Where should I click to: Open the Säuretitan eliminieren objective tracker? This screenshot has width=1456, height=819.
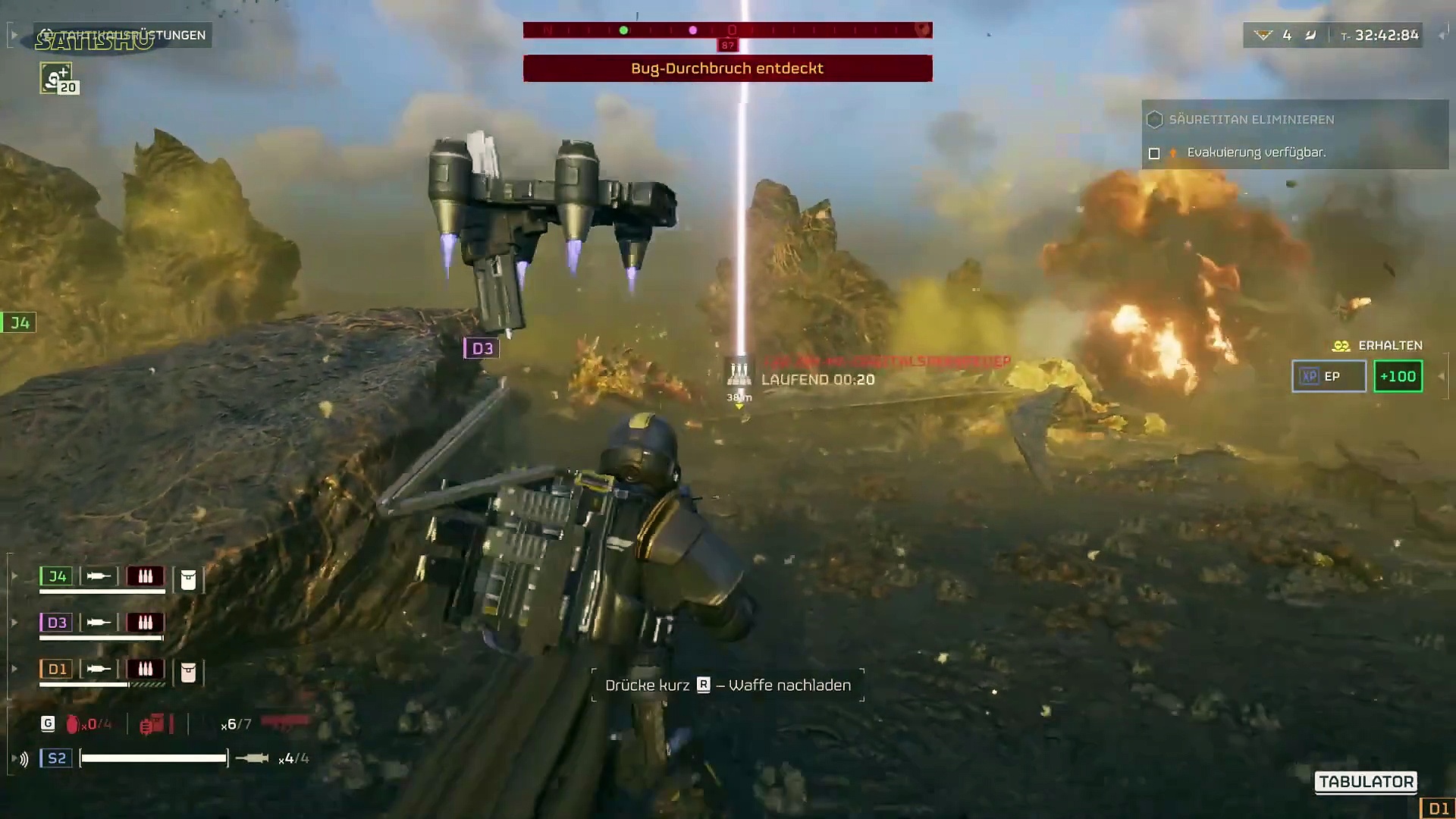click(x=1251, y=120)
